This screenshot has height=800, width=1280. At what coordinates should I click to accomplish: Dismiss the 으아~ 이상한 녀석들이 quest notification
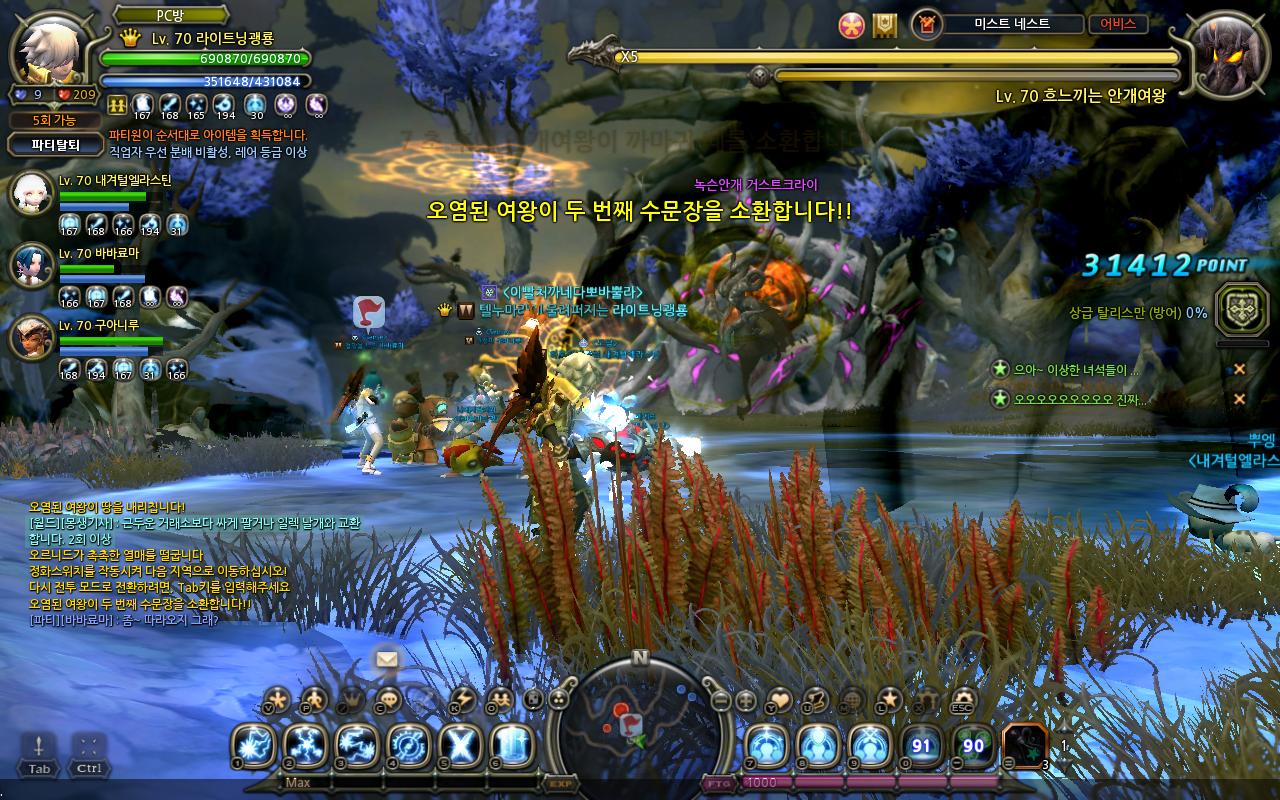(x=1239, y=370)
